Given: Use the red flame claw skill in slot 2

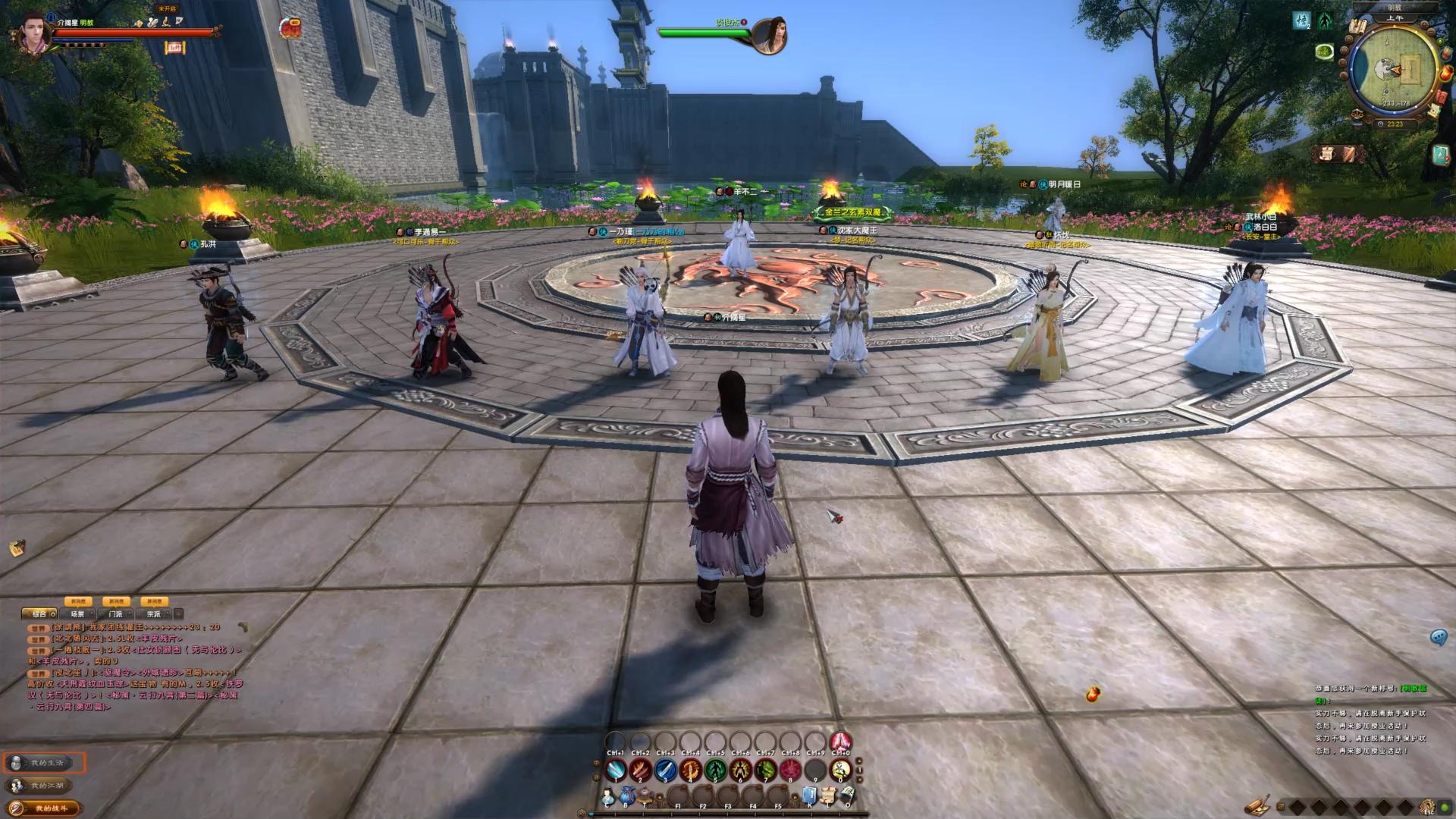Looking at the screenshot, I should (641, 770).
